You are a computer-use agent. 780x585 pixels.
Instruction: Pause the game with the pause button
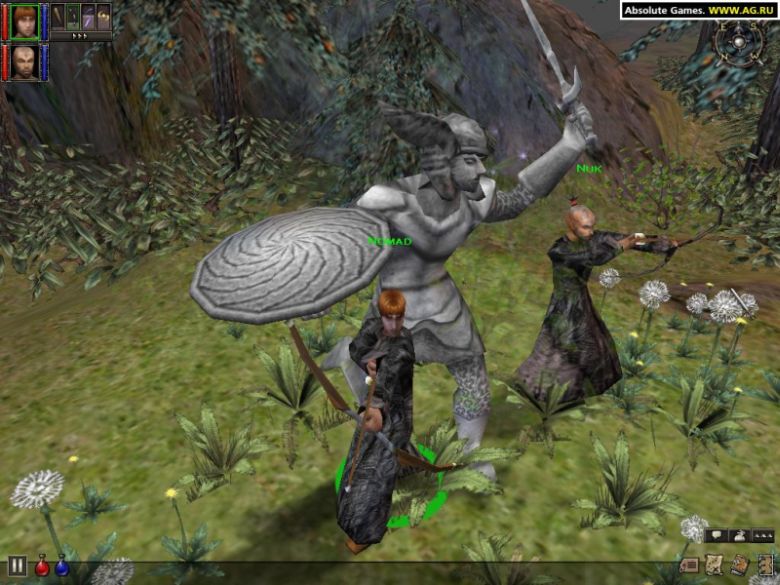click(17, 566)
